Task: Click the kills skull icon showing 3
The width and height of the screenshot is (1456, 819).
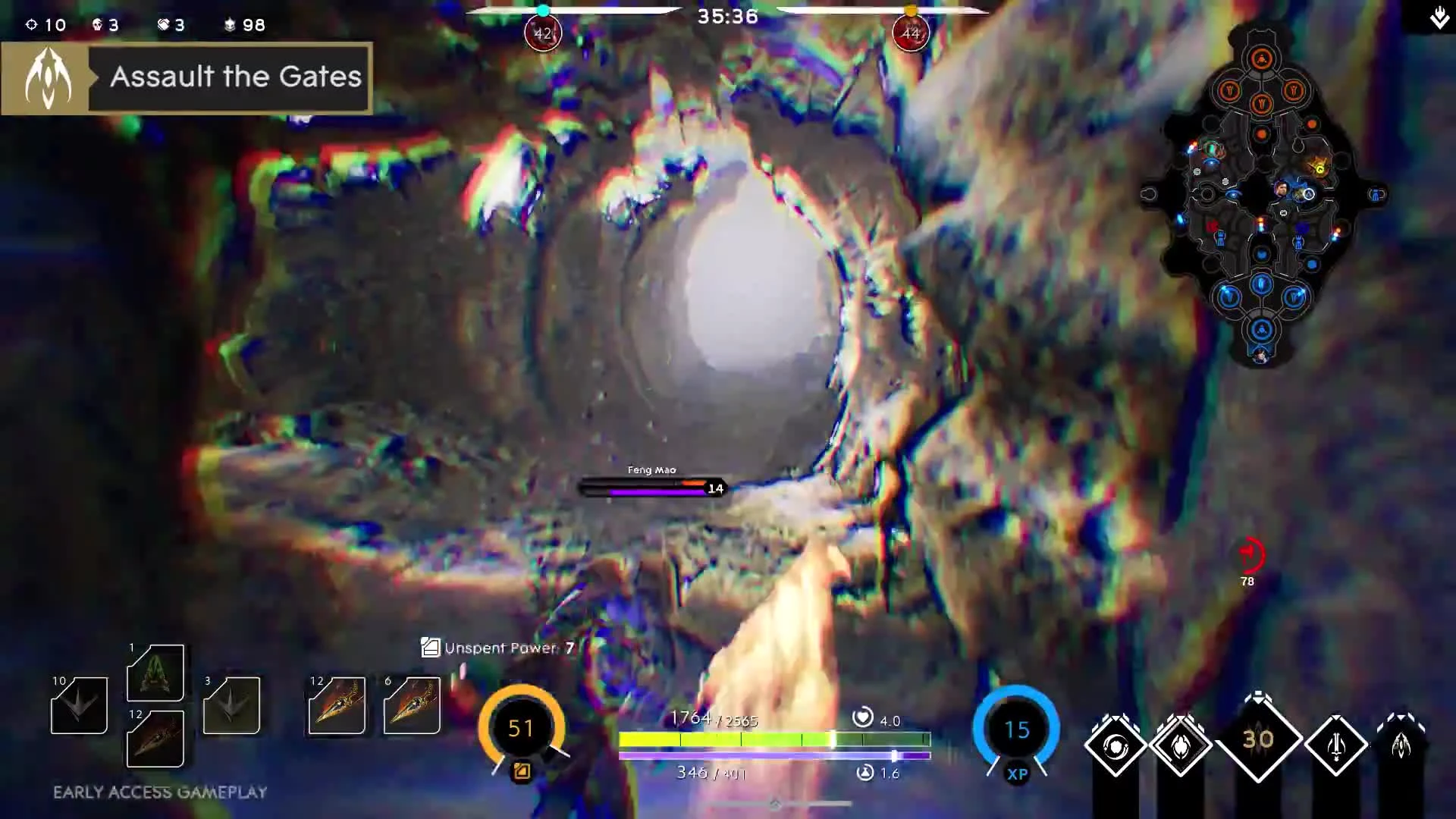Action: [96, 24]
